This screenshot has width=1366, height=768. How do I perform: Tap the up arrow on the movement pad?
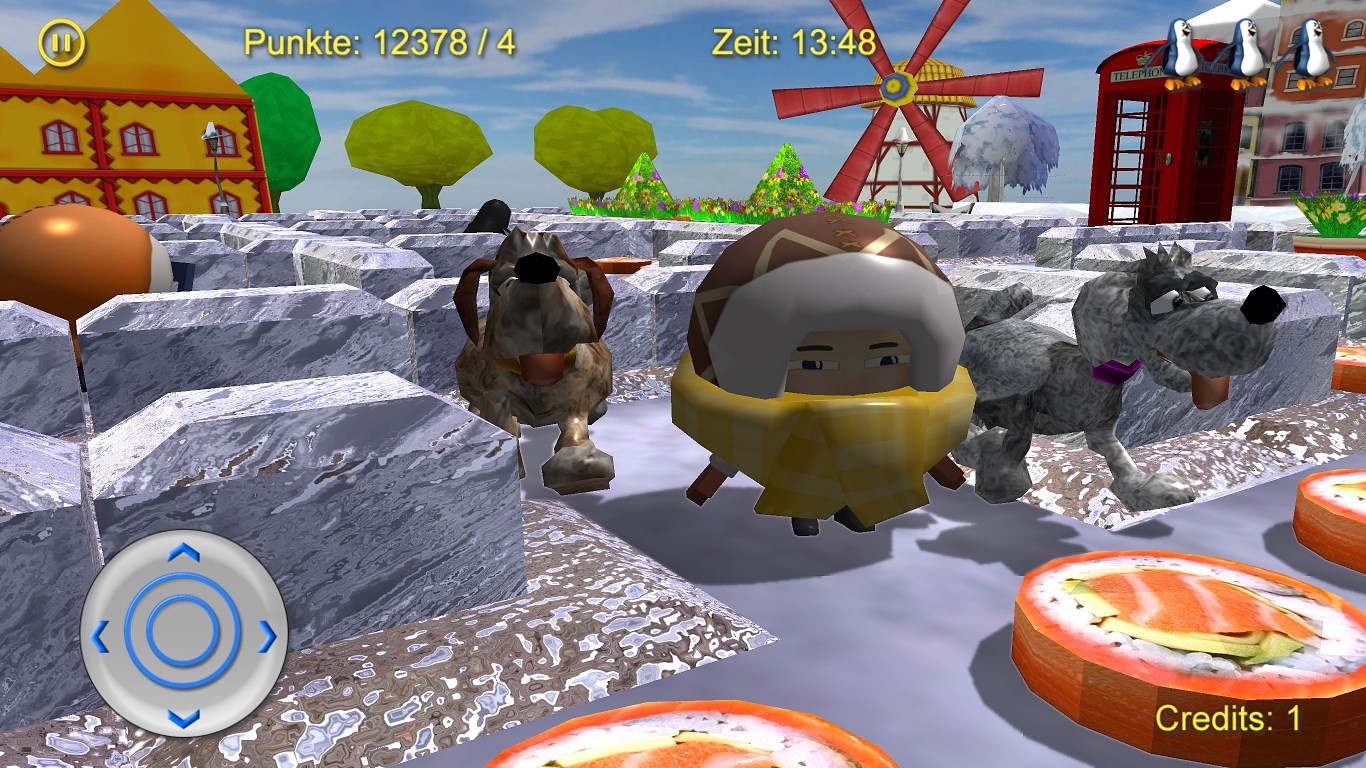[183, 552]
